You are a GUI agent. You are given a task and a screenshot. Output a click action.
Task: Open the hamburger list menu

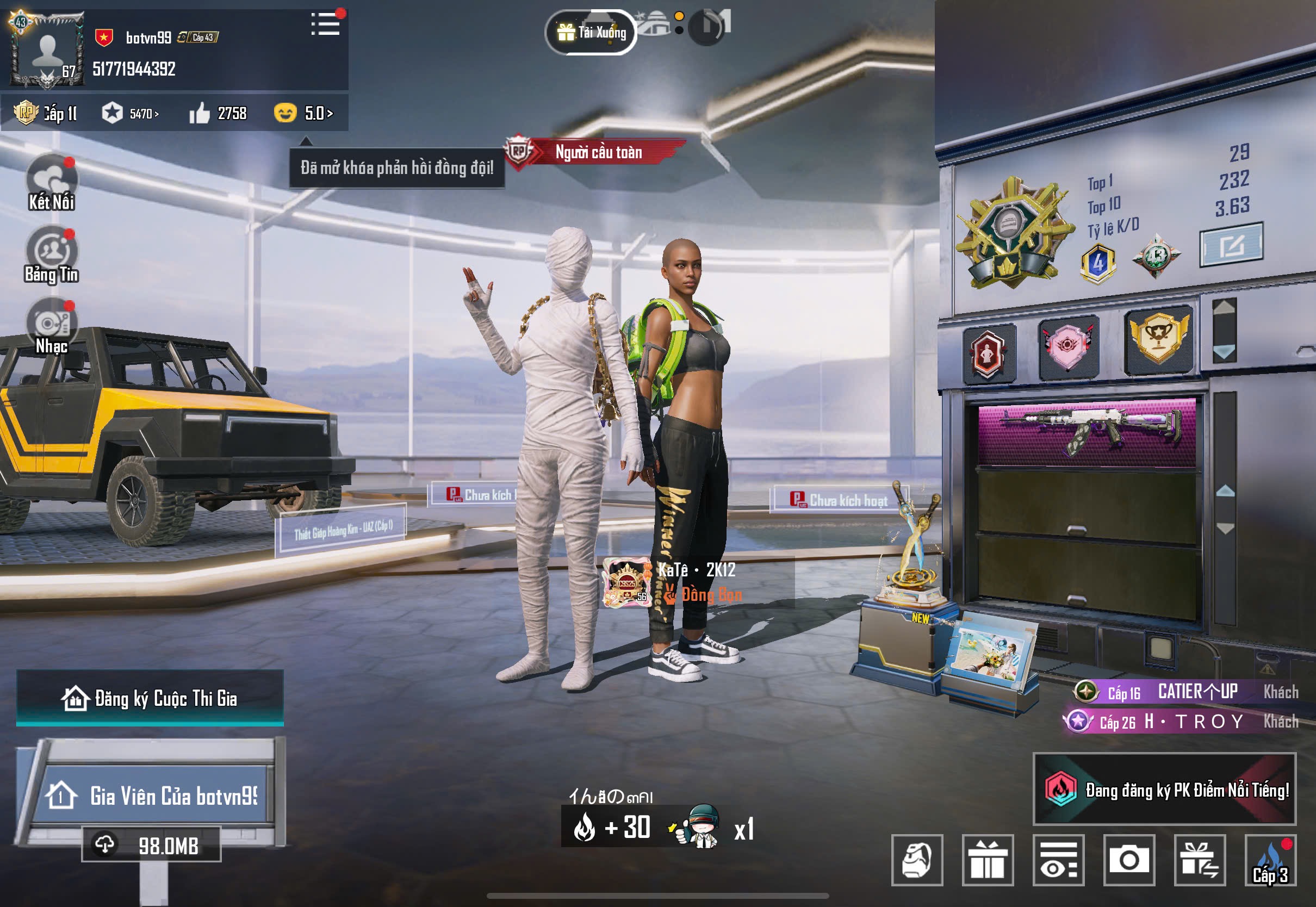326,24
